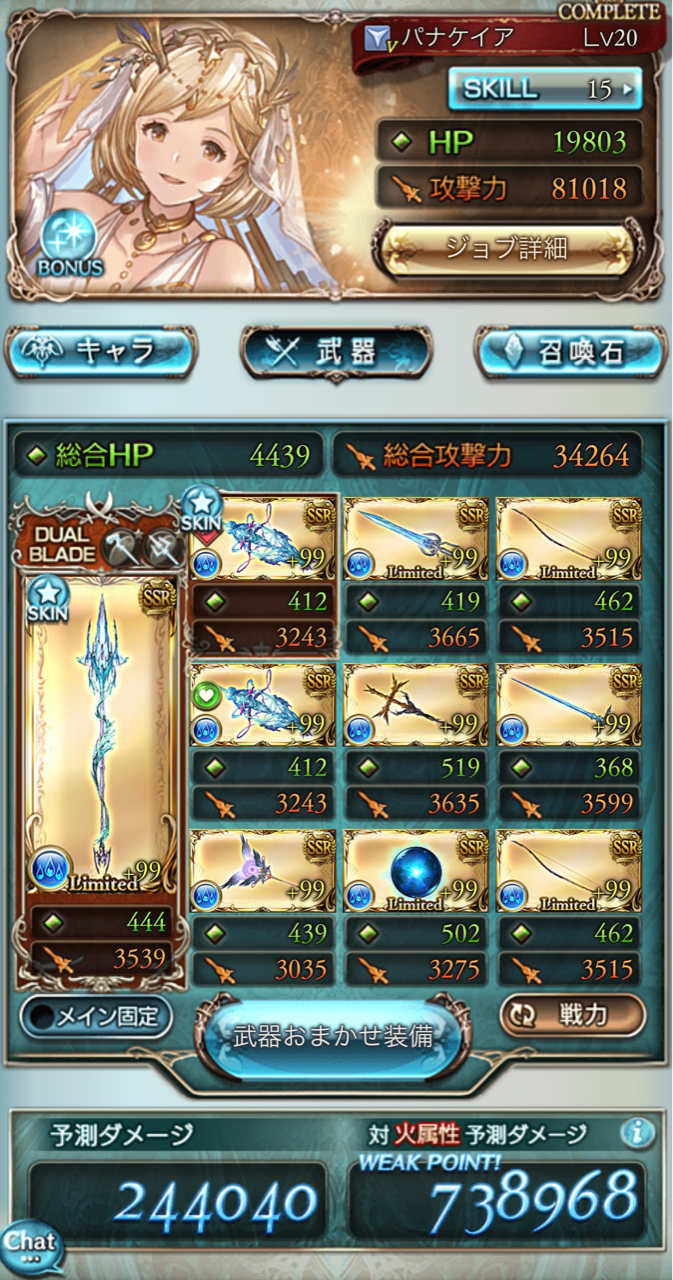The height and width of the screenshot is (1280, 673).
Task: Open the damage estimate info icon
Action: (637, 1133)
